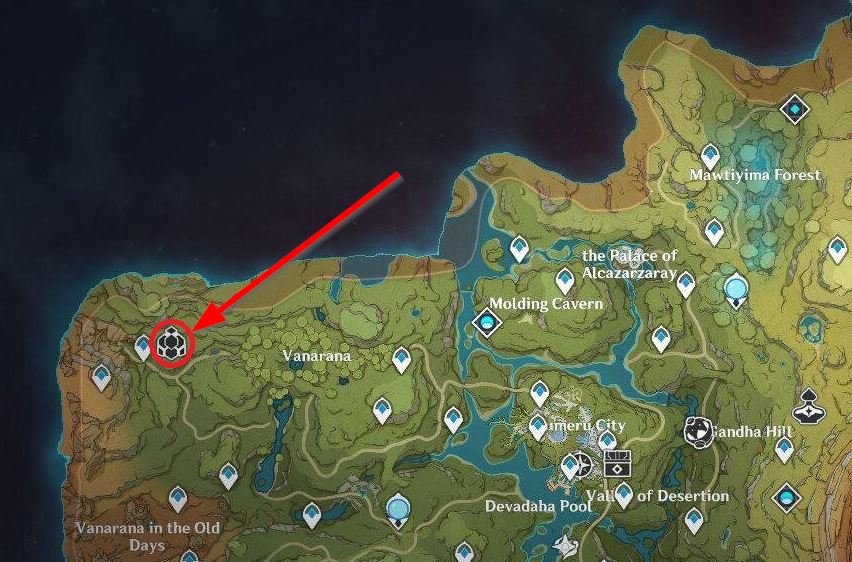Image resolution: width=852 pixels, height=562 pixels.
Task: Select the waypoint immediately left of the circled boss
Action: (143, 347)
